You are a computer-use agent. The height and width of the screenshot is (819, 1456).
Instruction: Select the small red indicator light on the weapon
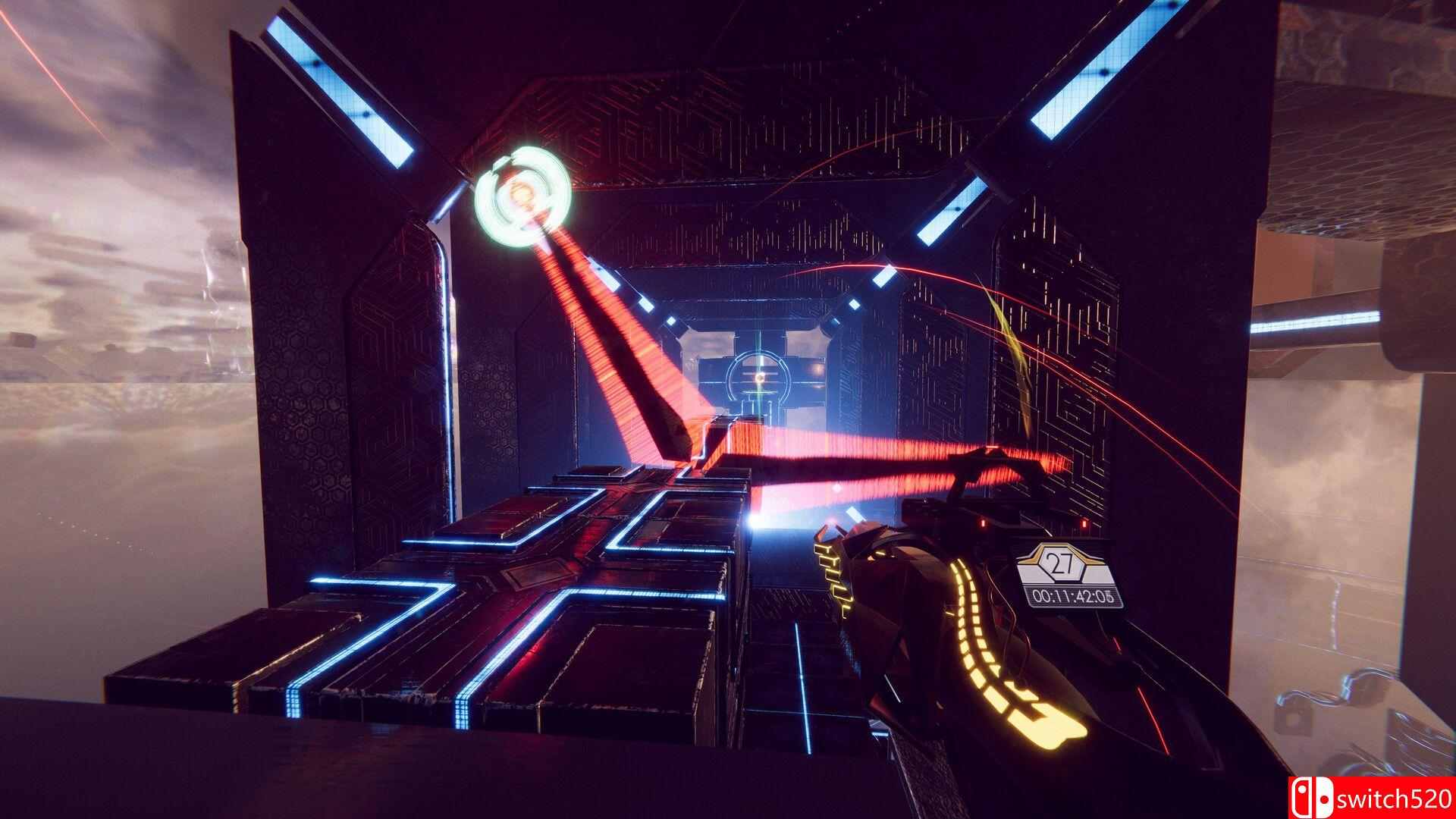click(1084, 525)
